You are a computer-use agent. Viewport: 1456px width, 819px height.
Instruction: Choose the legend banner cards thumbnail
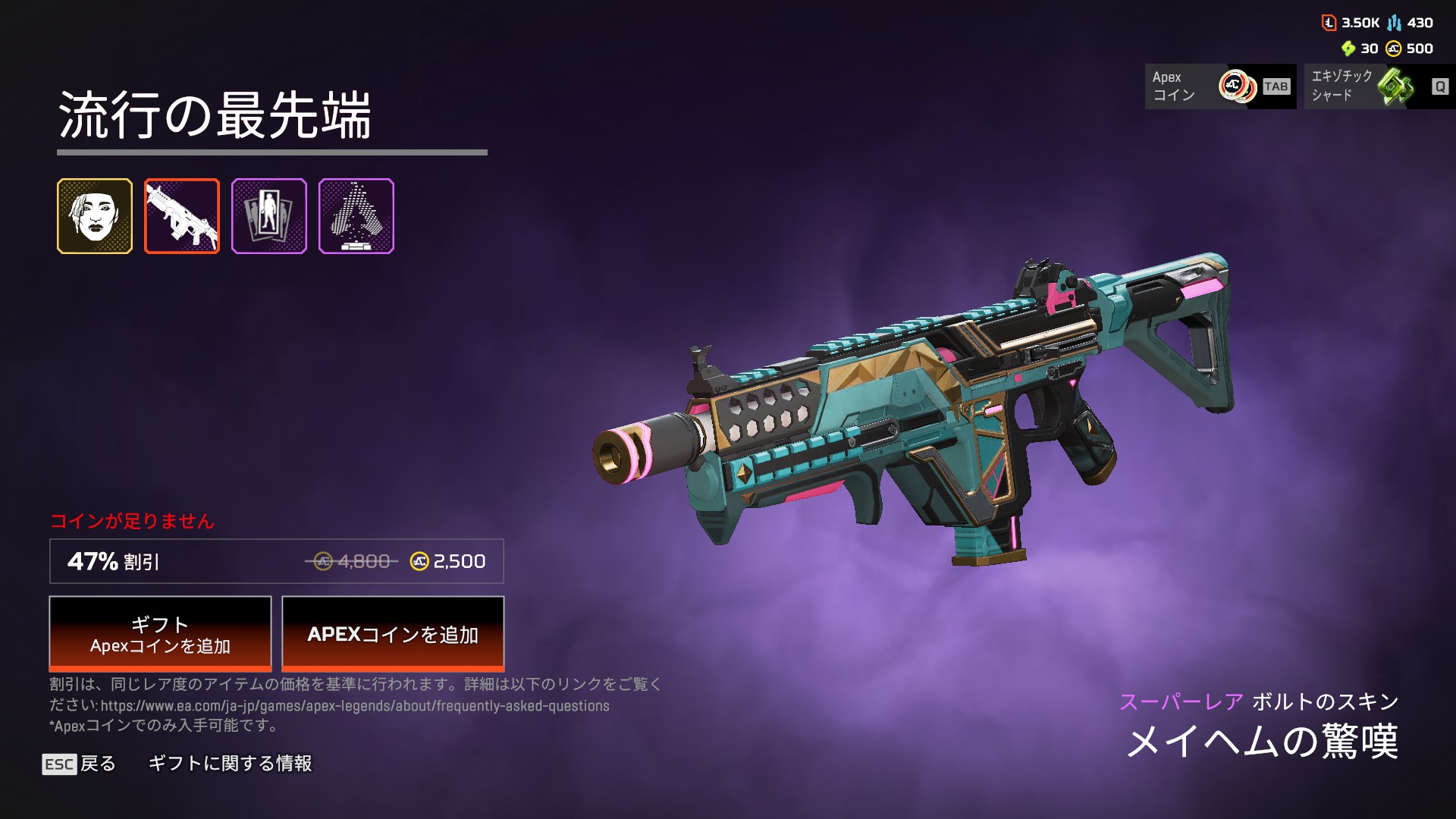[x=269, y=216]
